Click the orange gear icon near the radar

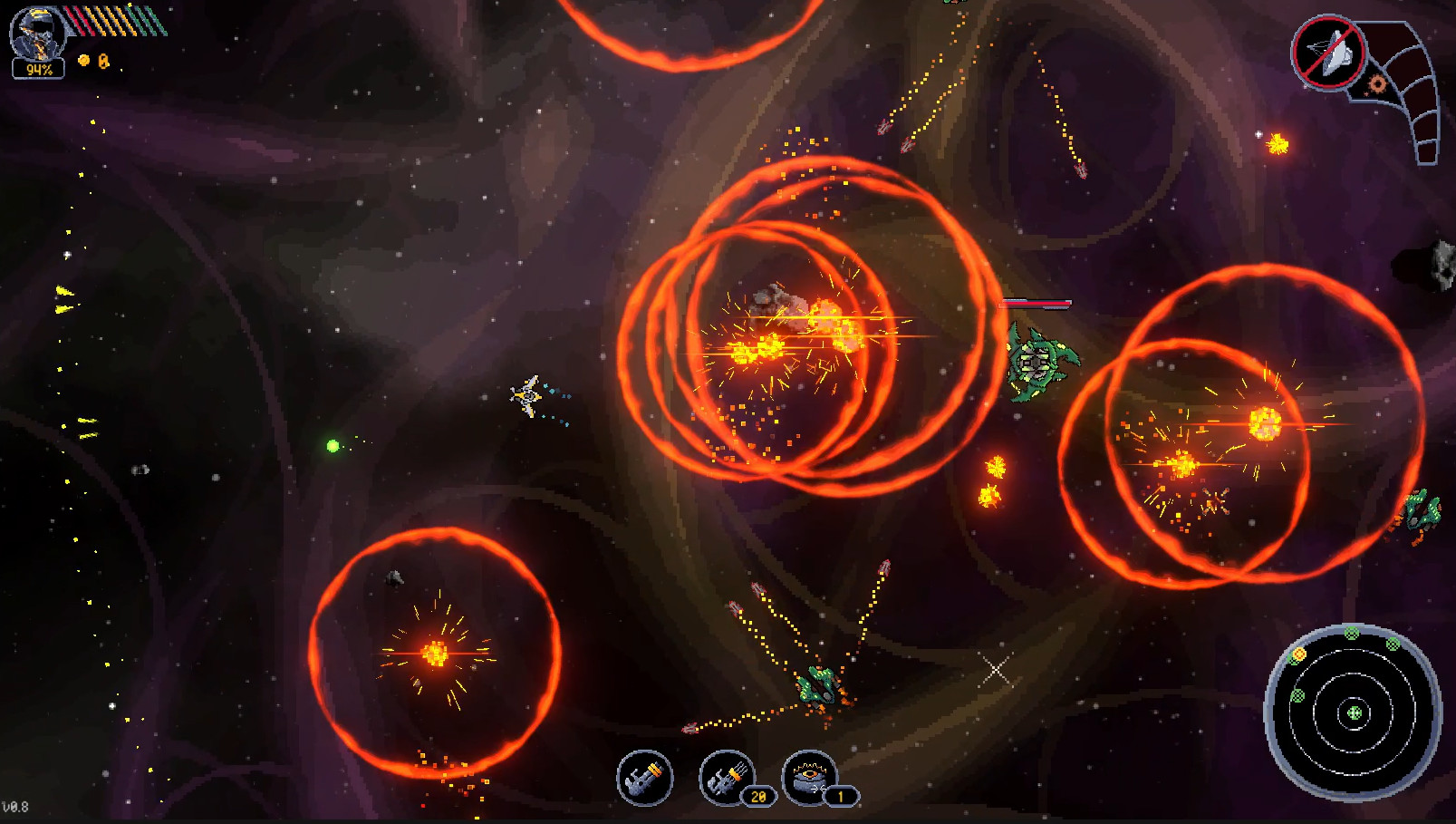coord(1376,82)
